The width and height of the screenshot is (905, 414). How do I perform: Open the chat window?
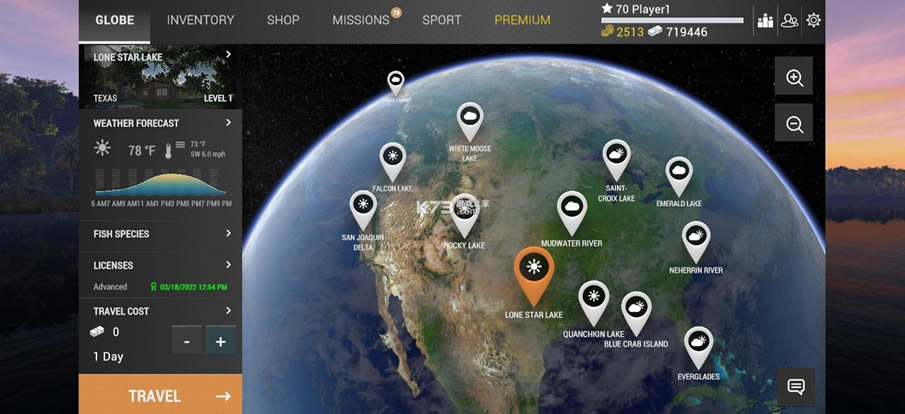tap(796, 387)
